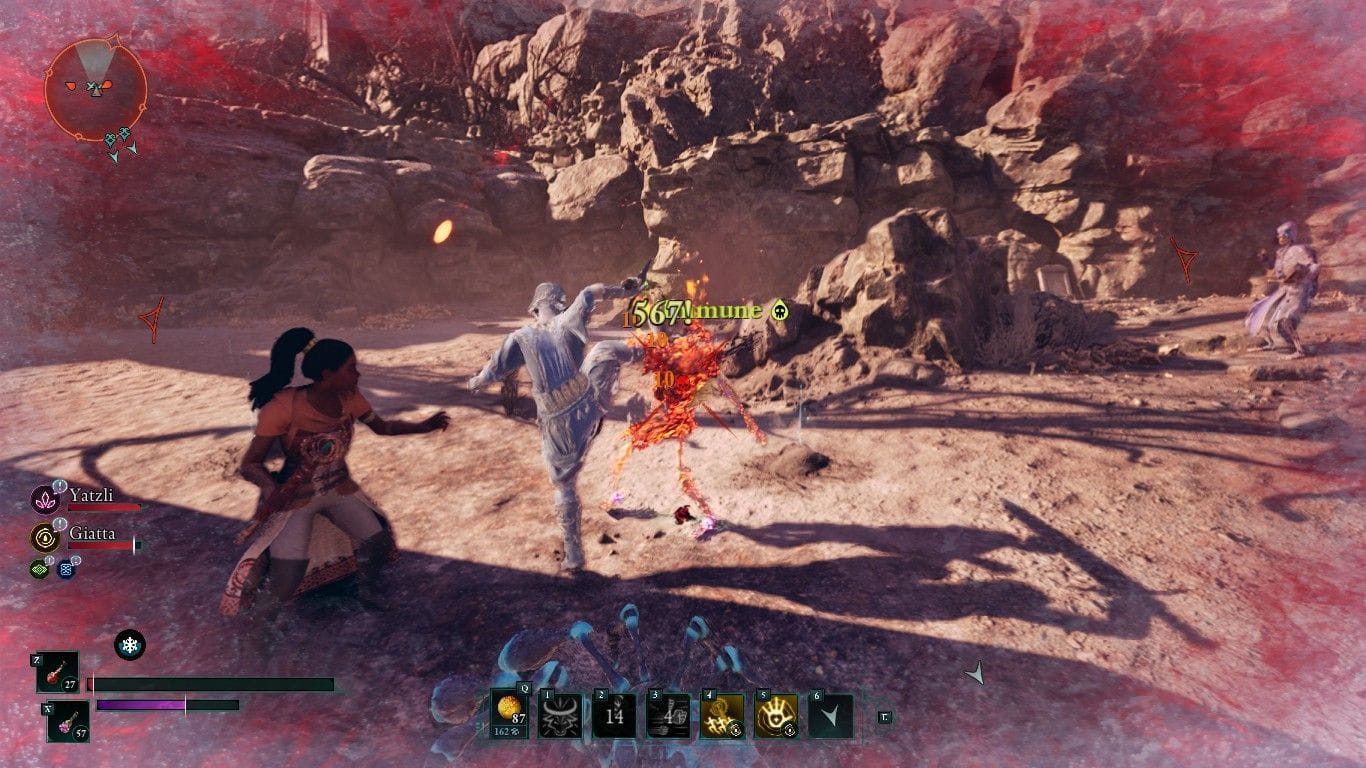Activate the golden allies ability in slot 4

pos(722,715)
